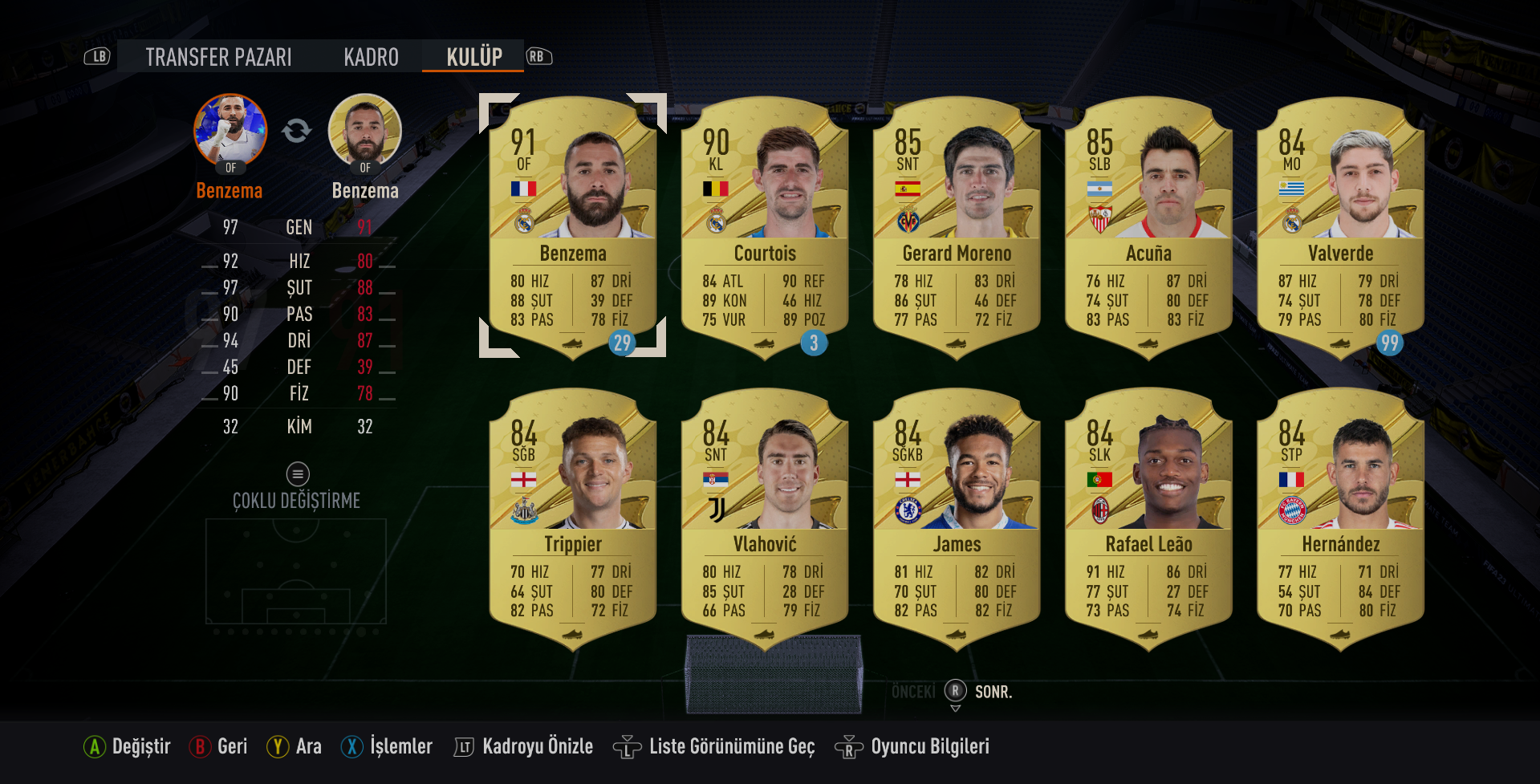
Task: Open Kadroyu Önizle squad preview
Action: [523, 747]
